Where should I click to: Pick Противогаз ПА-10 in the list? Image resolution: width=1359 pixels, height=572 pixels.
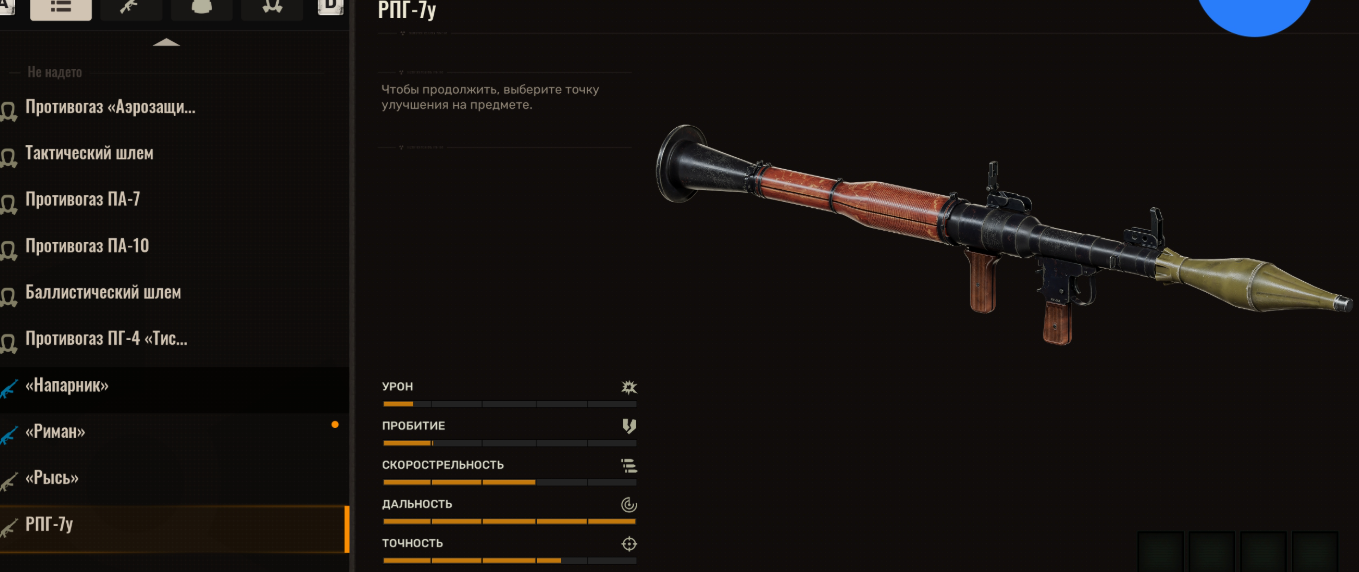tap(87, 246)
